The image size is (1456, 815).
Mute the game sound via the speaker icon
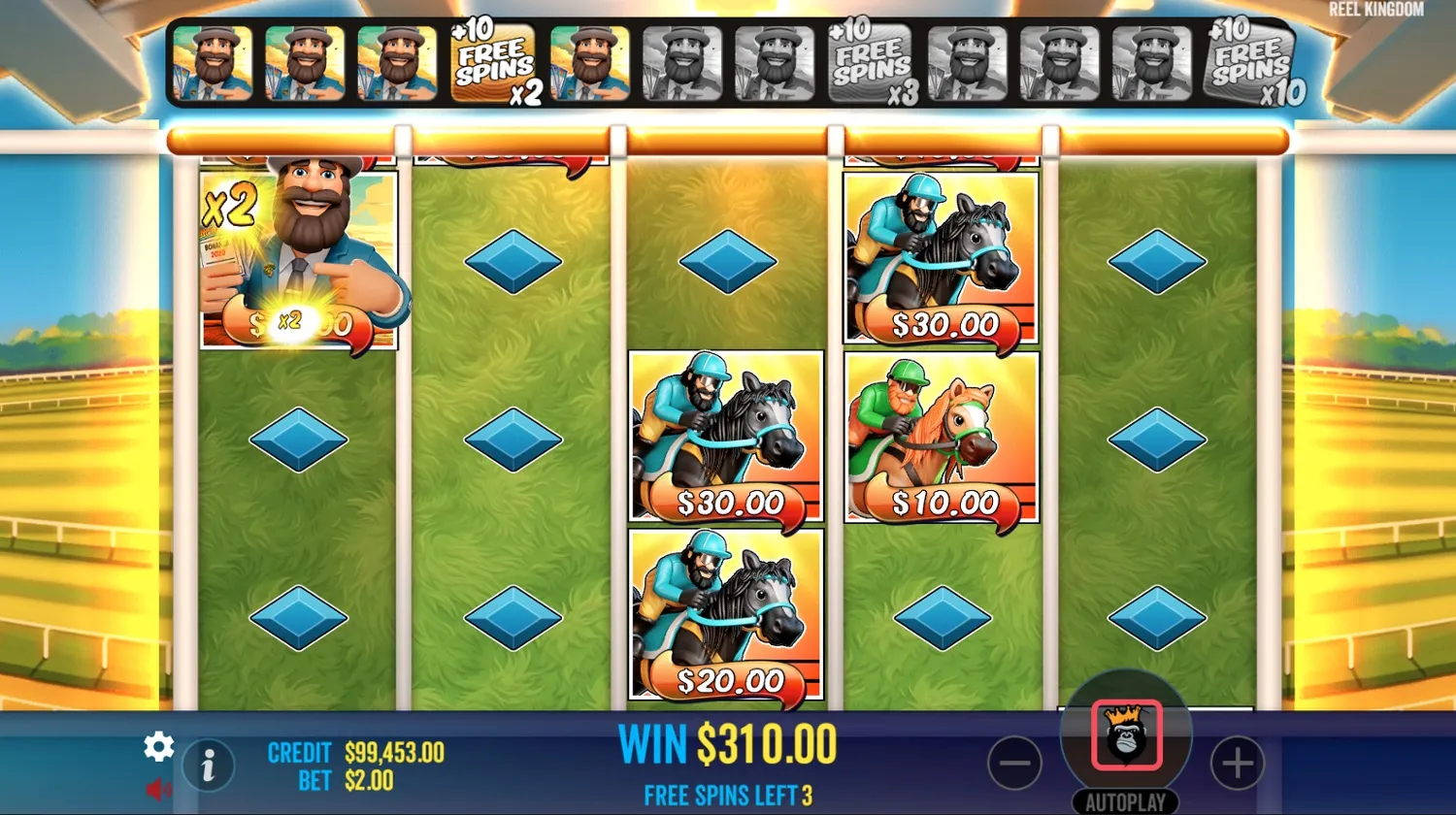coord(156,788)
